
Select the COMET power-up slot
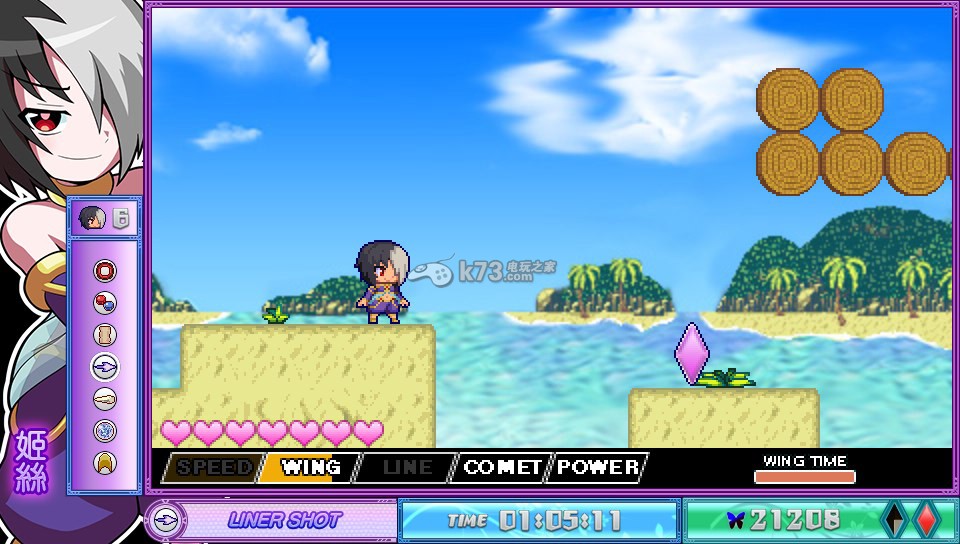501,467
